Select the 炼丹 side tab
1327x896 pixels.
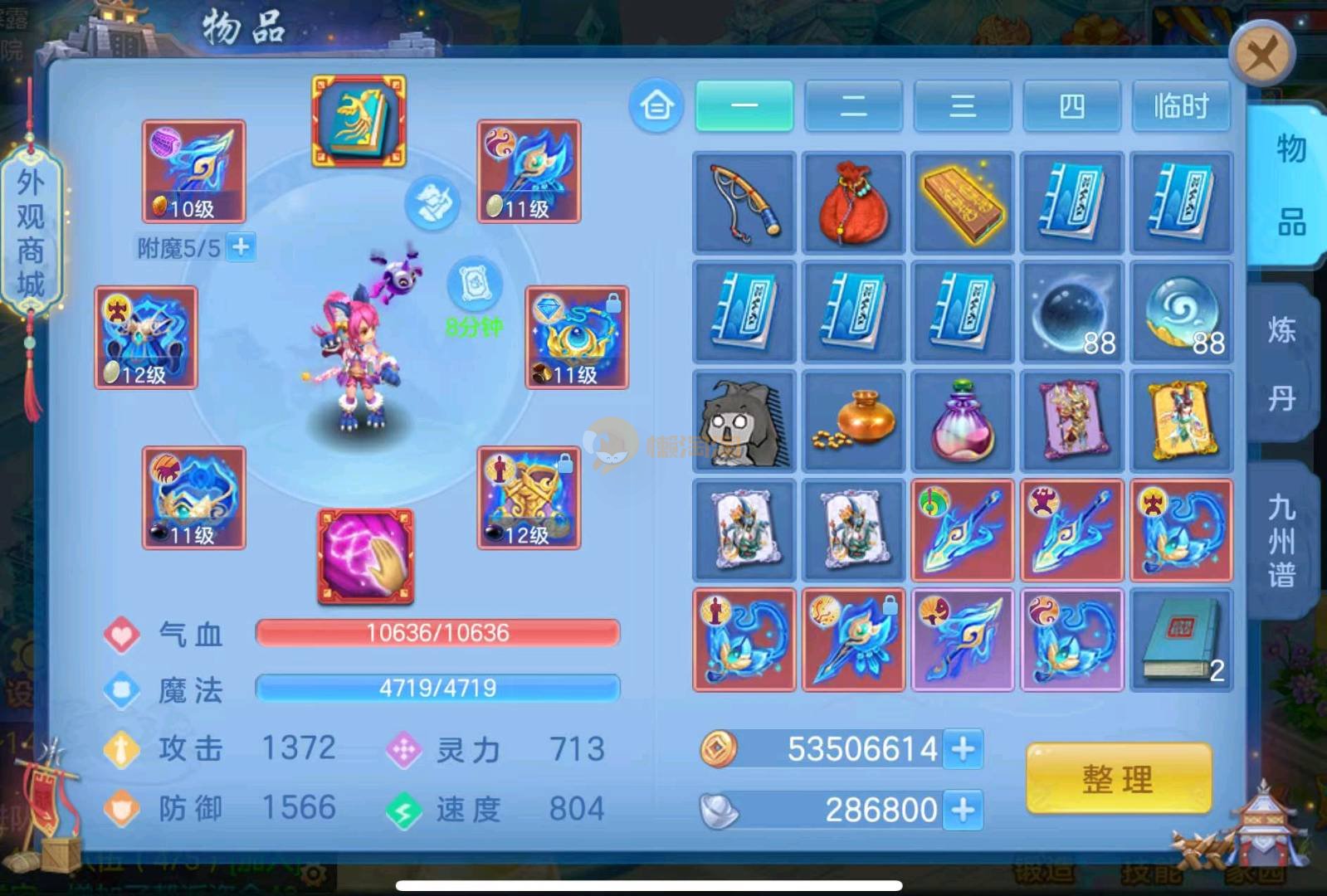tap(1282, 363)
